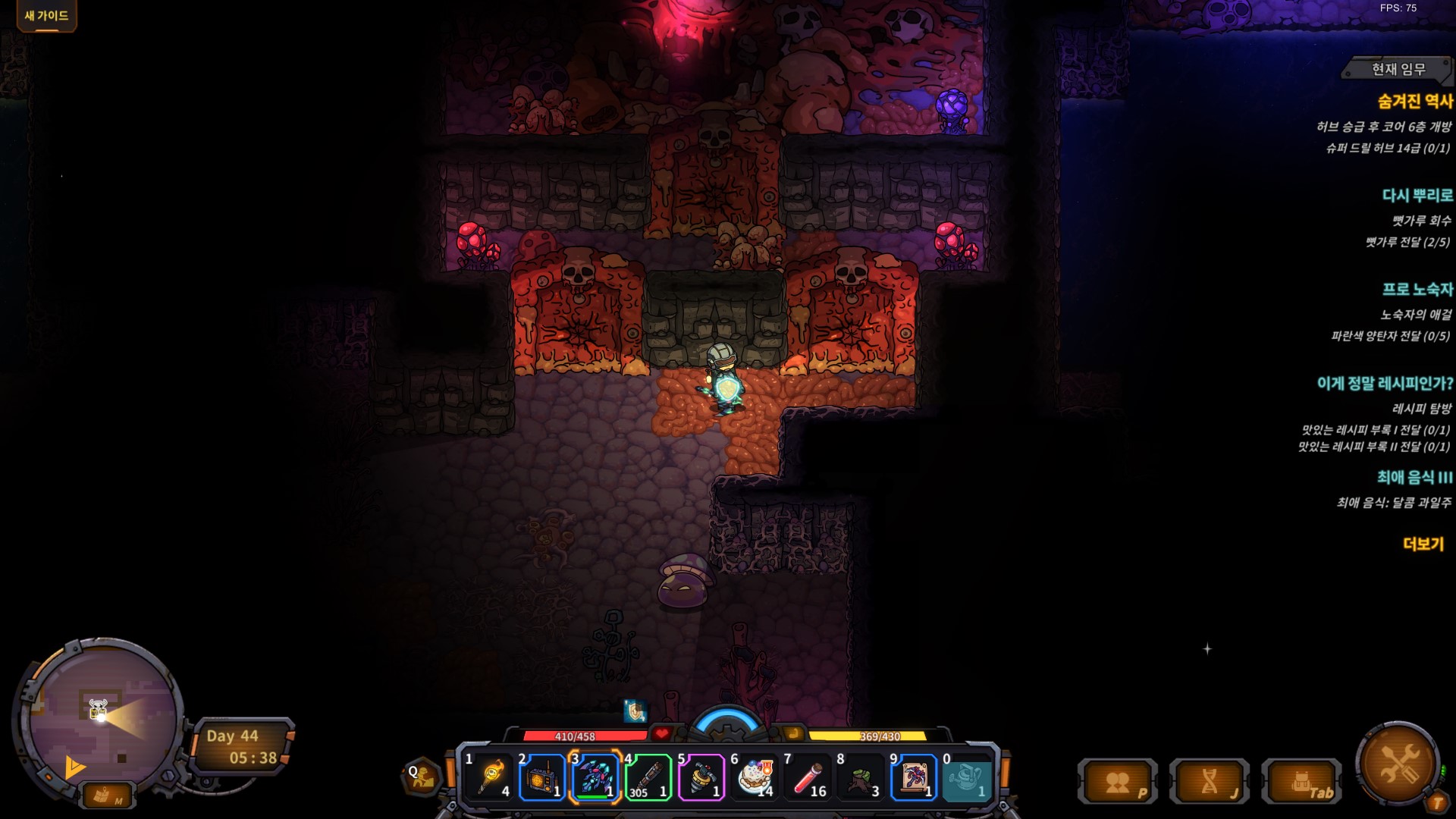Use the decorated cake food slot
Image resolution: width=1456 pixels, height=819 pixels.
click(x=755, y=777)
